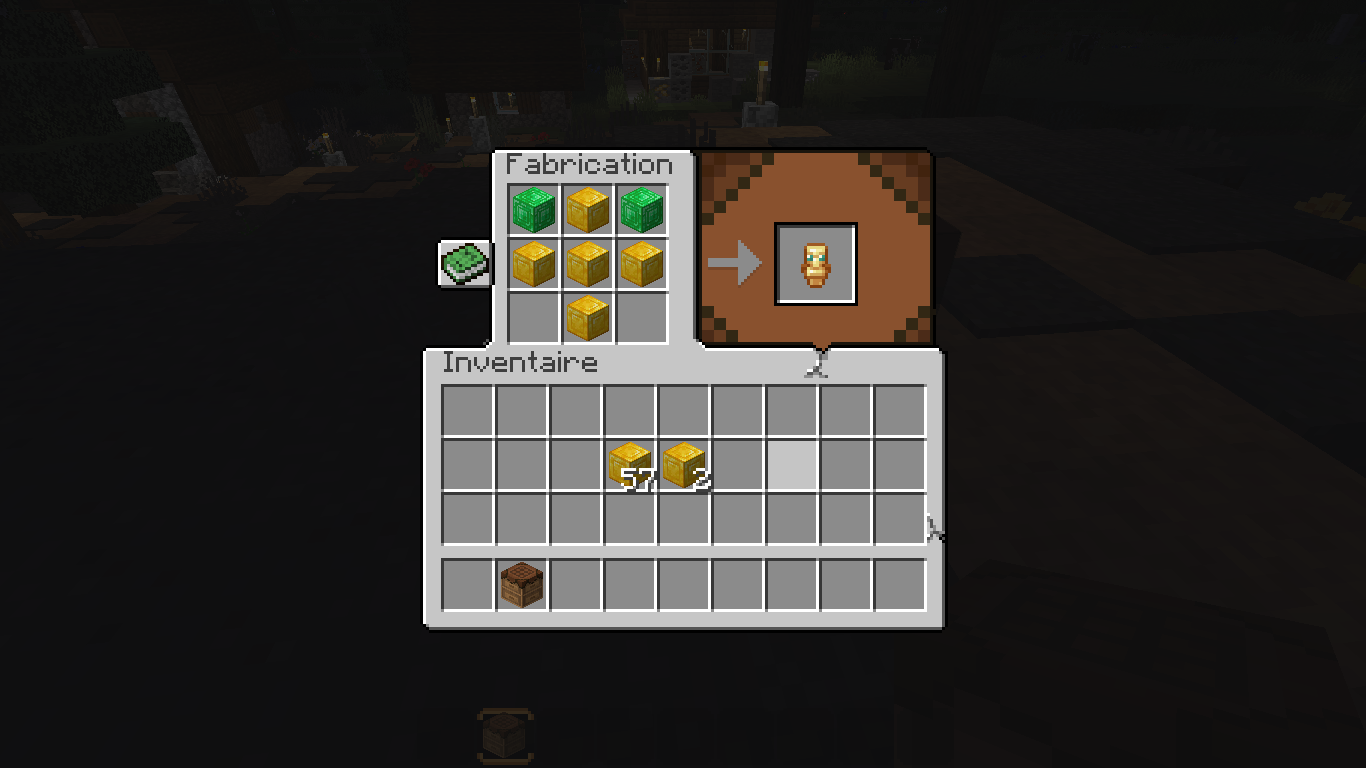1366x768 pixels.
Task: Open the green recipe book
Action: coord(464,263)
